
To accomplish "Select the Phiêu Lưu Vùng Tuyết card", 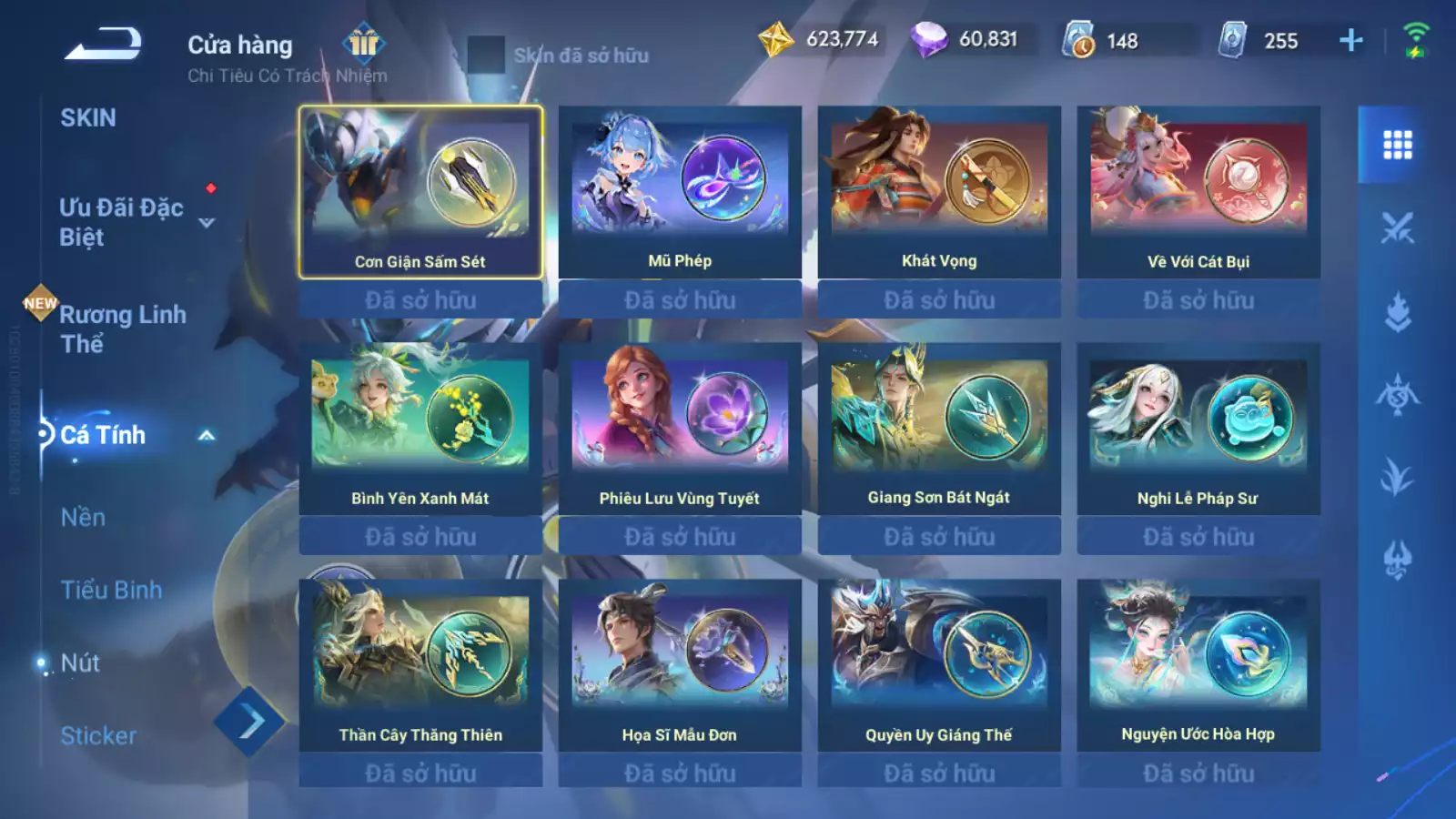I will 680,429.
